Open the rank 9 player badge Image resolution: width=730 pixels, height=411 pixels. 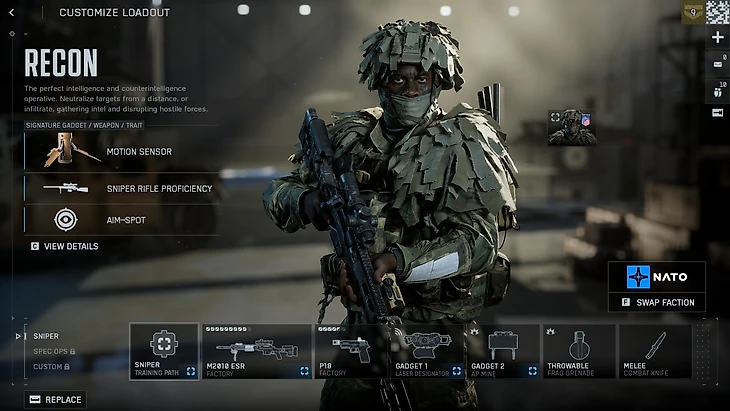pos(691,12)
